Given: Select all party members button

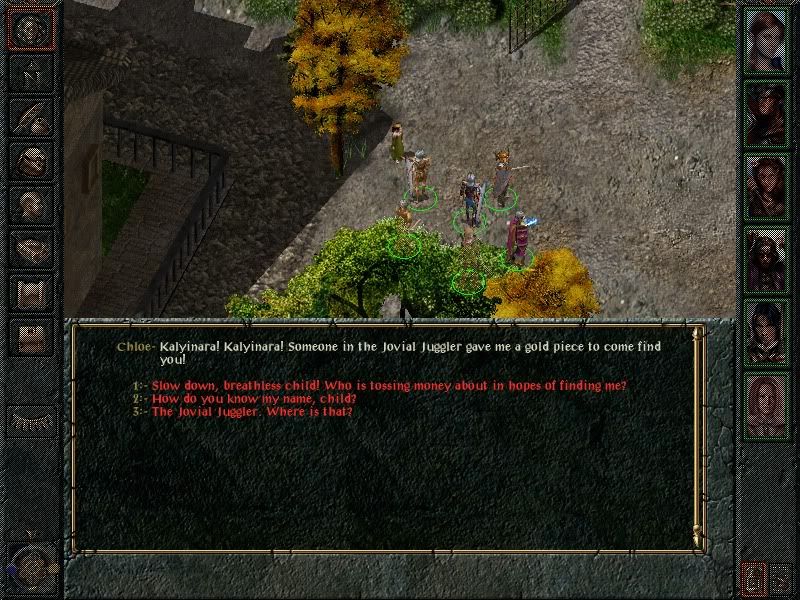Looking at the screenshot, I should tap(782, 577).
